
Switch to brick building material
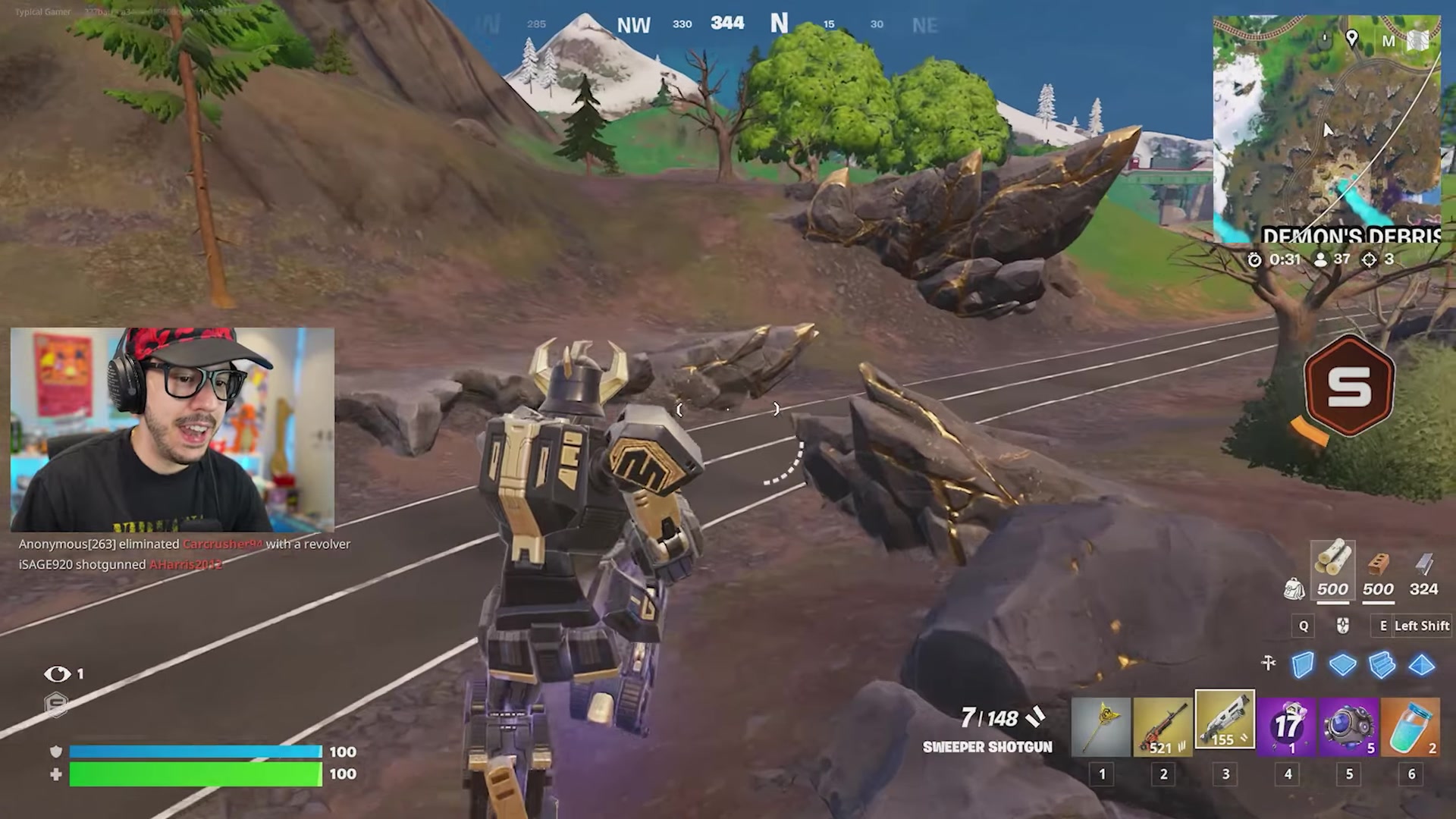[1378, 565]
